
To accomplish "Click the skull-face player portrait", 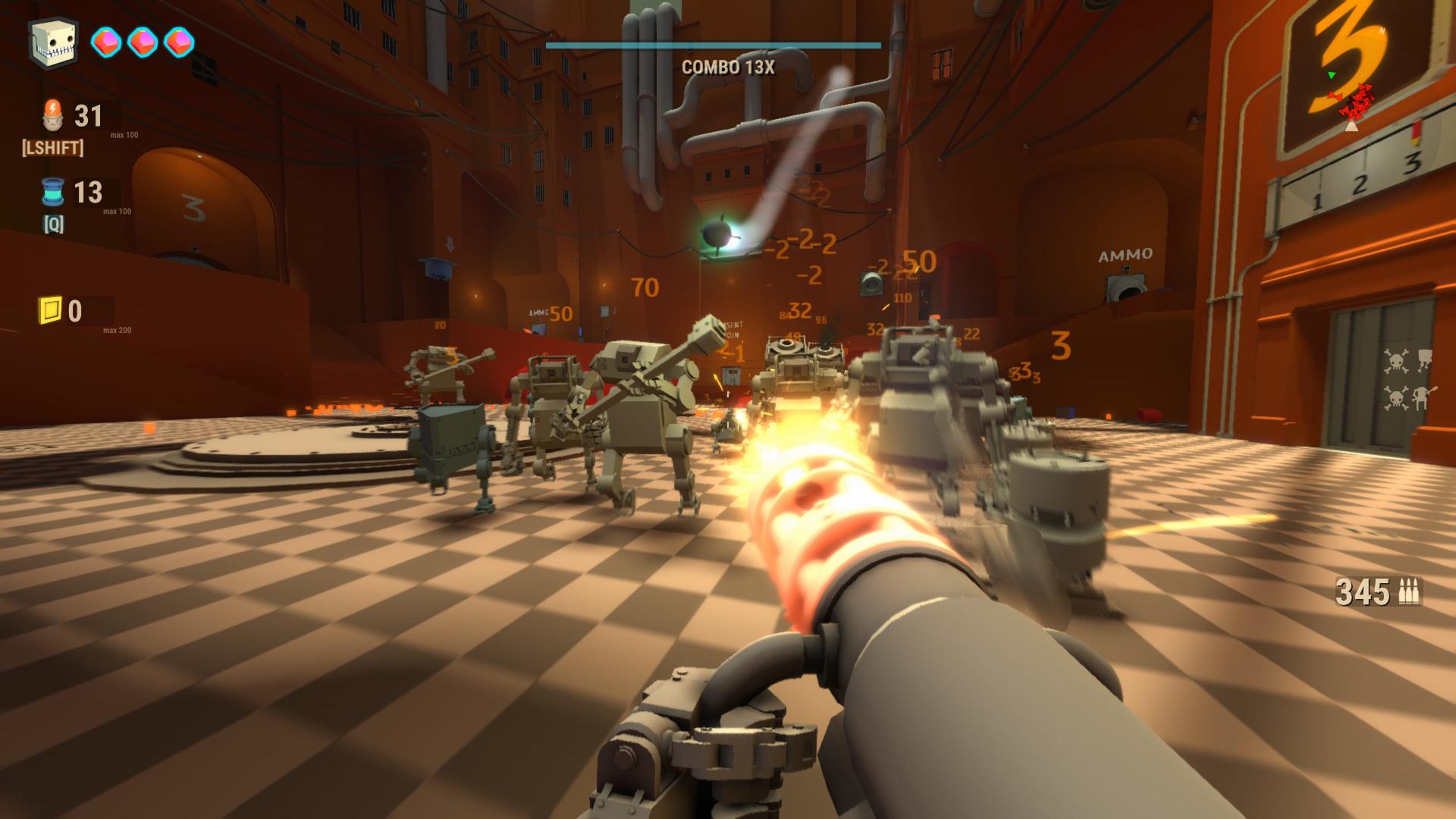I will click(x=52, y=42).
